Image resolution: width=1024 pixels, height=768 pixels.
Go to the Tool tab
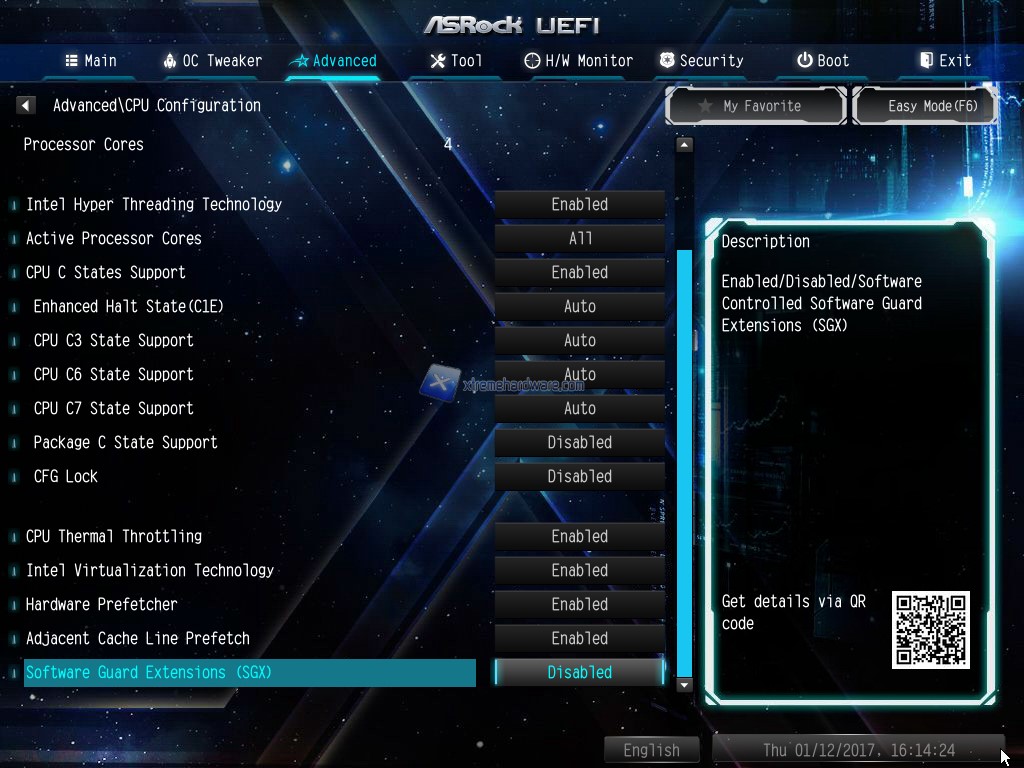pyautogui.click(x=456, y=61)
